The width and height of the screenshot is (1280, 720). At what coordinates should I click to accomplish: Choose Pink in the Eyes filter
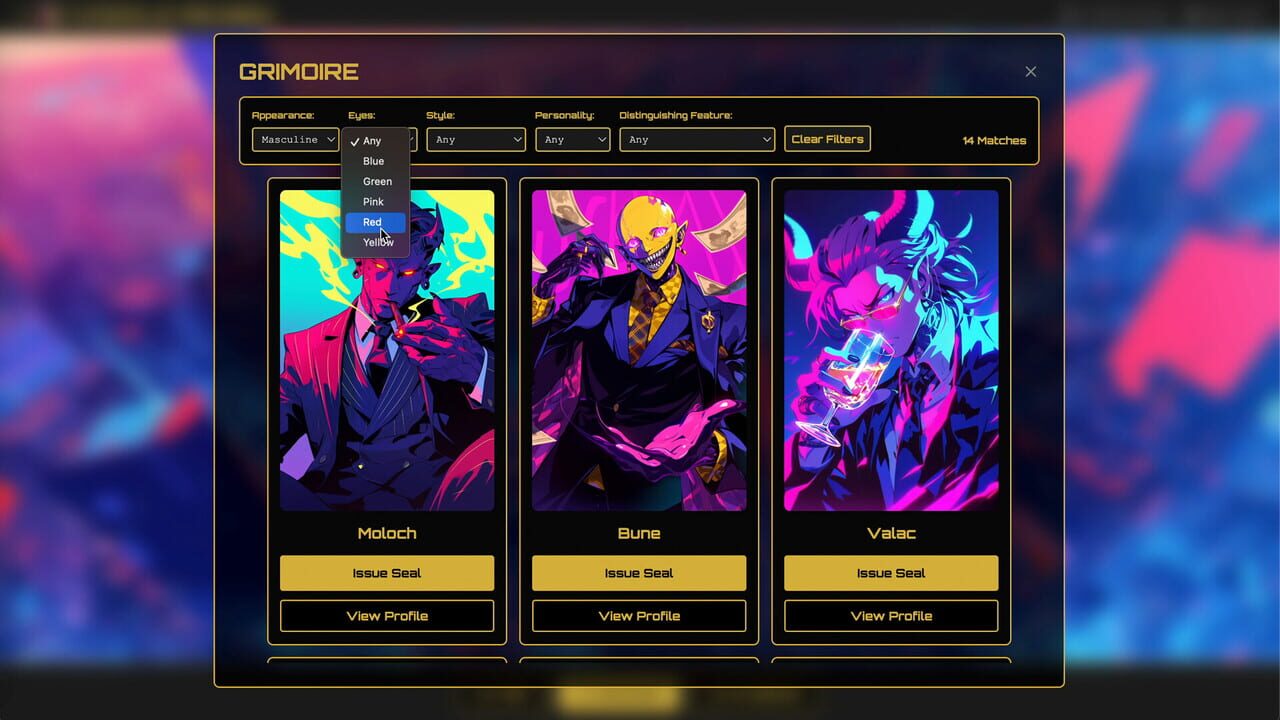pyautogui.click(x=372, y=201)
